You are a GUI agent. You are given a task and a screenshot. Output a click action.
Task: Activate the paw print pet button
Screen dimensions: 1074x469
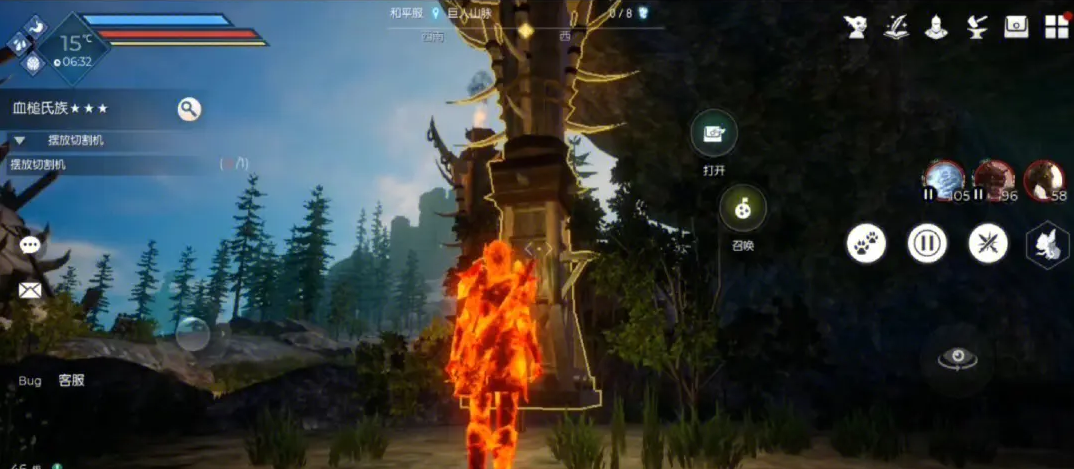866,243
